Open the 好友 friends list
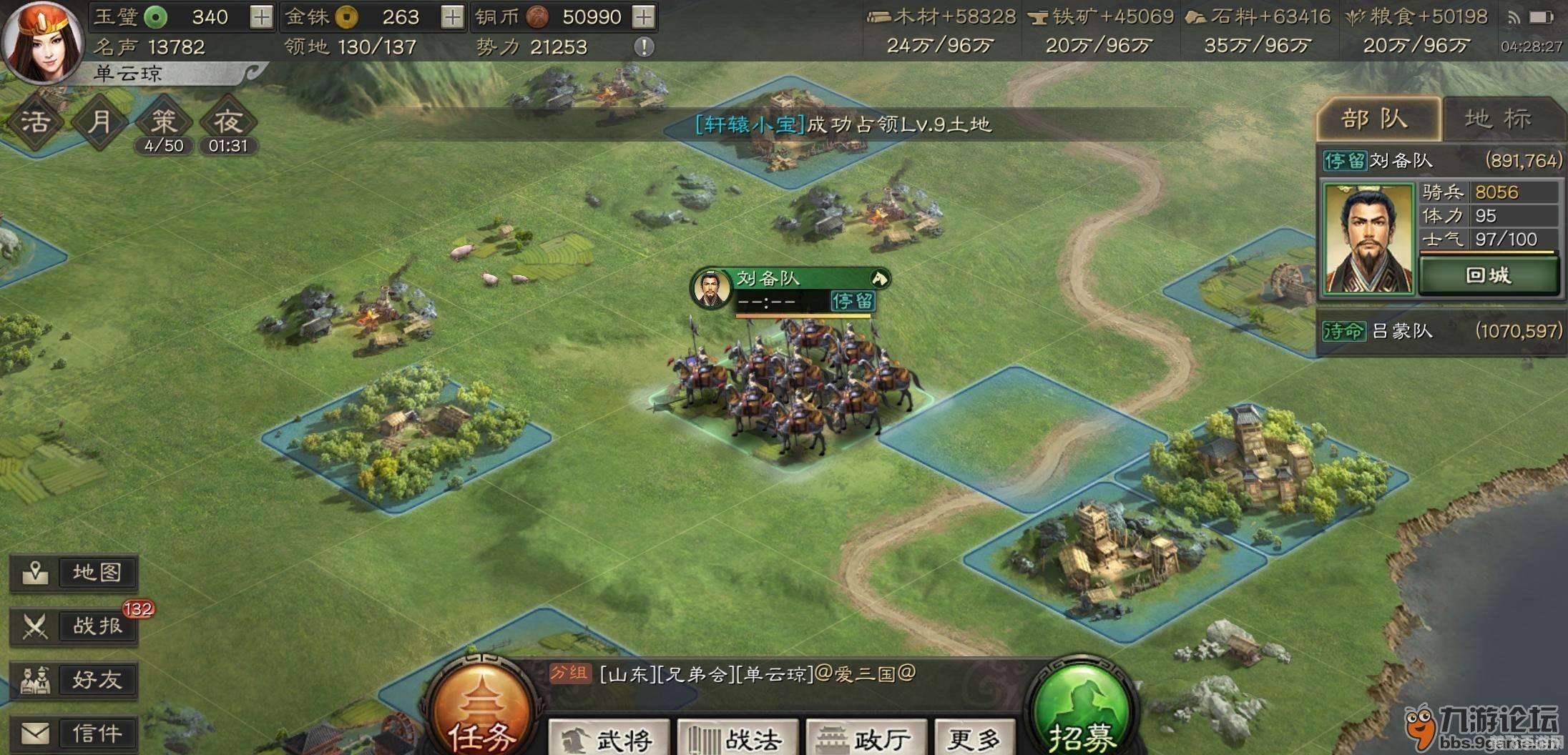The image size is (1568, 755). [x=74, y=679]
